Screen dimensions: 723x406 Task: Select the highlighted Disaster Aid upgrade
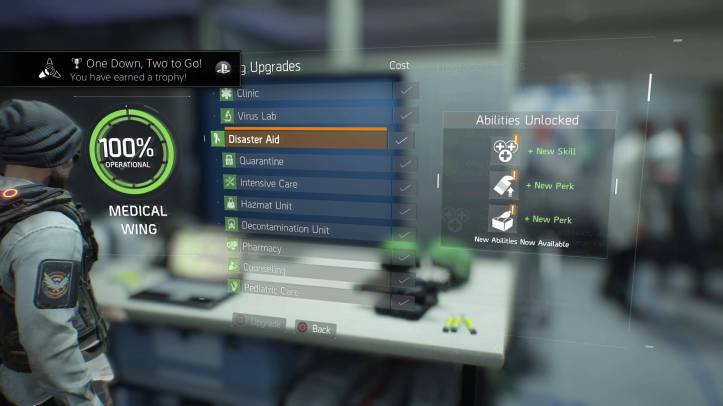(x=302, y=139)
